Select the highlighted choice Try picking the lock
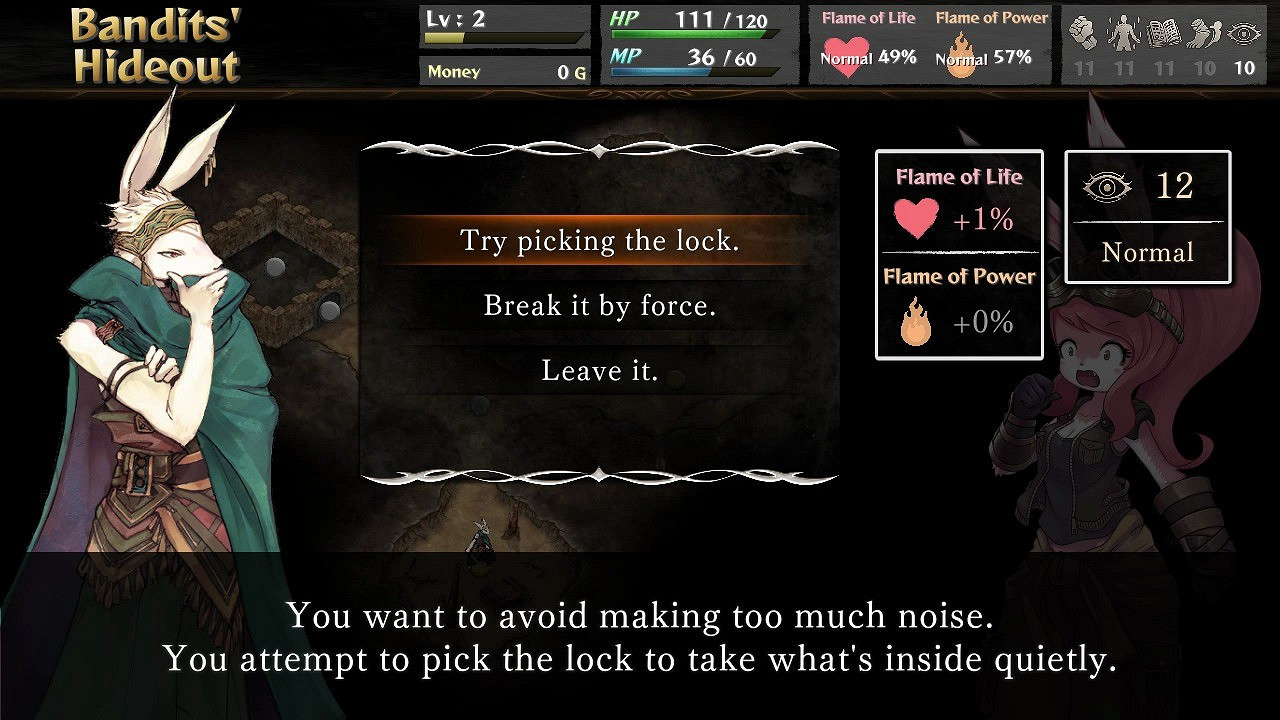Image resolution: width=1280 pixels, height=720 pixels. click(x=599, y=240)
